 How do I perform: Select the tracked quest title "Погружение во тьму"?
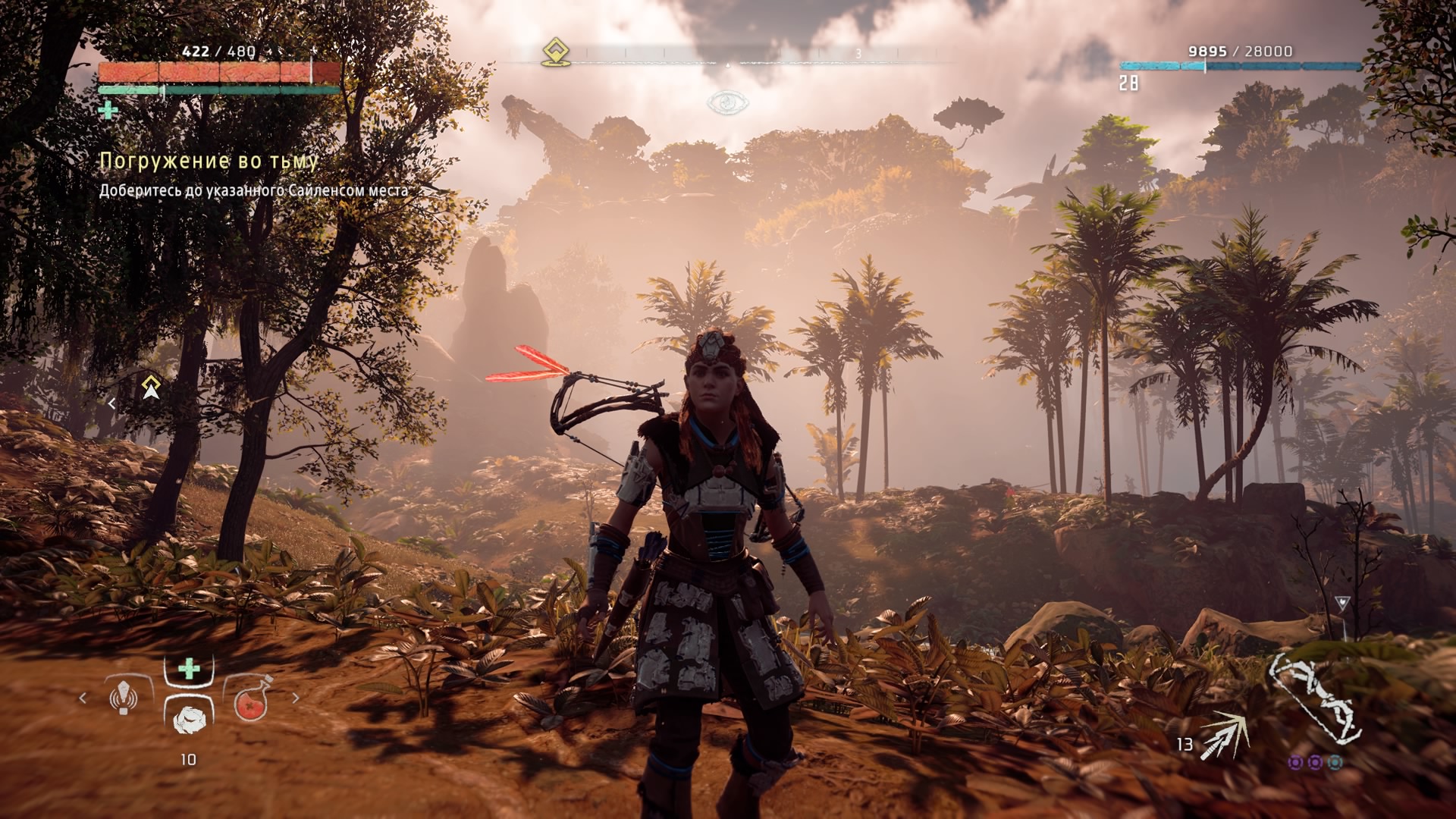pyautogui.click(x=209, y=161)
